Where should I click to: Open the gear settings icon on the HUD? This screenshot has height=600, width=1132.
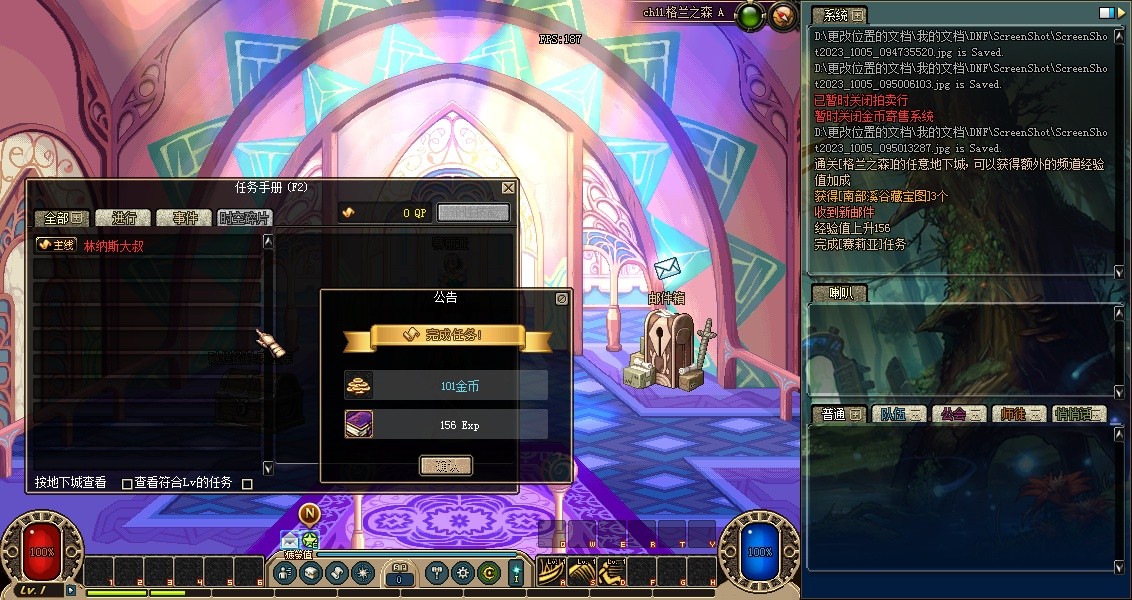click(462, 573)
